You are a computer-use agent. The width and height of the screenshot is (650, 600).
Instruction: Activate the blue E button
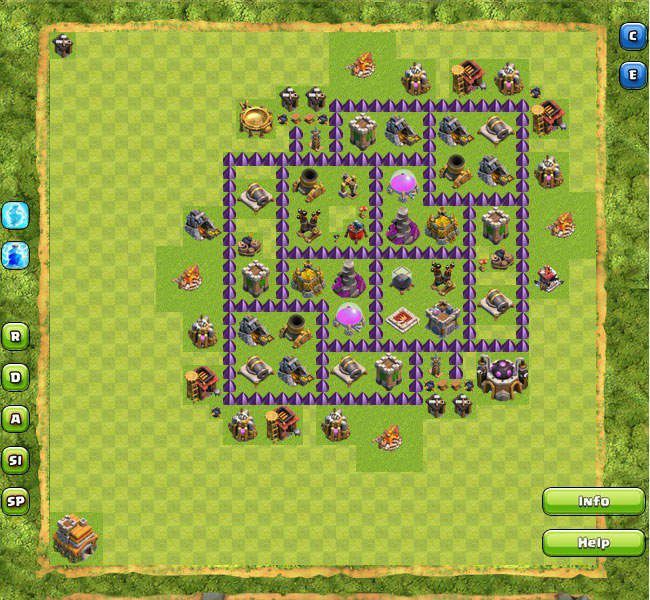632,75
